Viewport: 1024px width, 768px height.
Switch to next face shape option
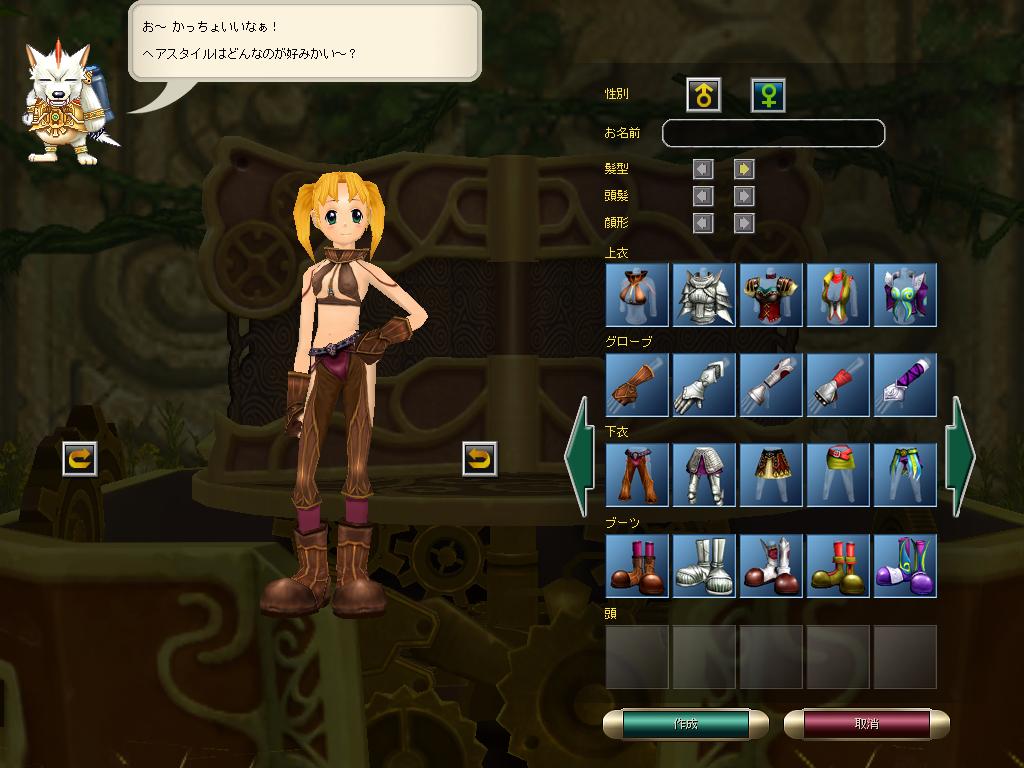[743, 222]
